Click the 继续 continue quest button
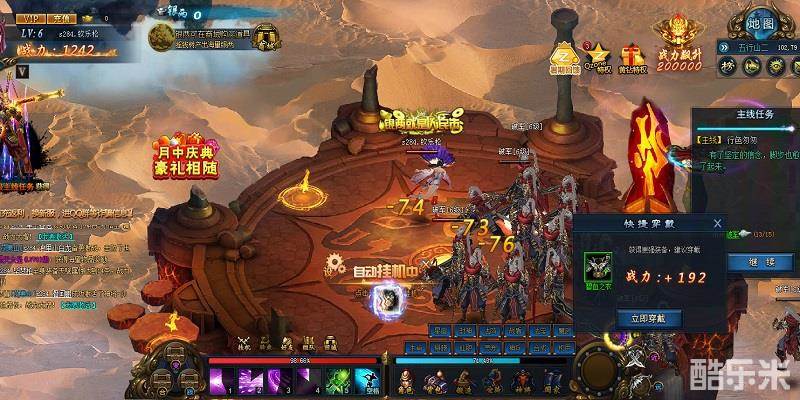 coord(755,261)
